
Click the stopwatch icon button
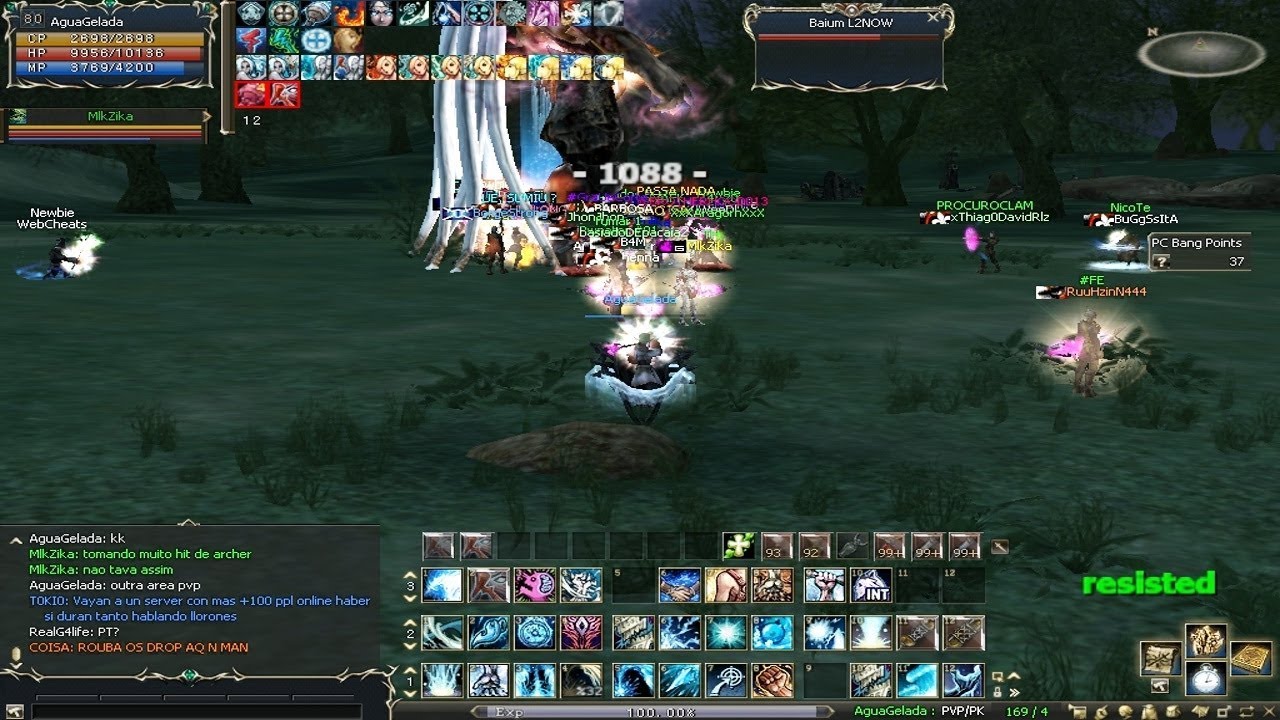[x=1206, y=677]
